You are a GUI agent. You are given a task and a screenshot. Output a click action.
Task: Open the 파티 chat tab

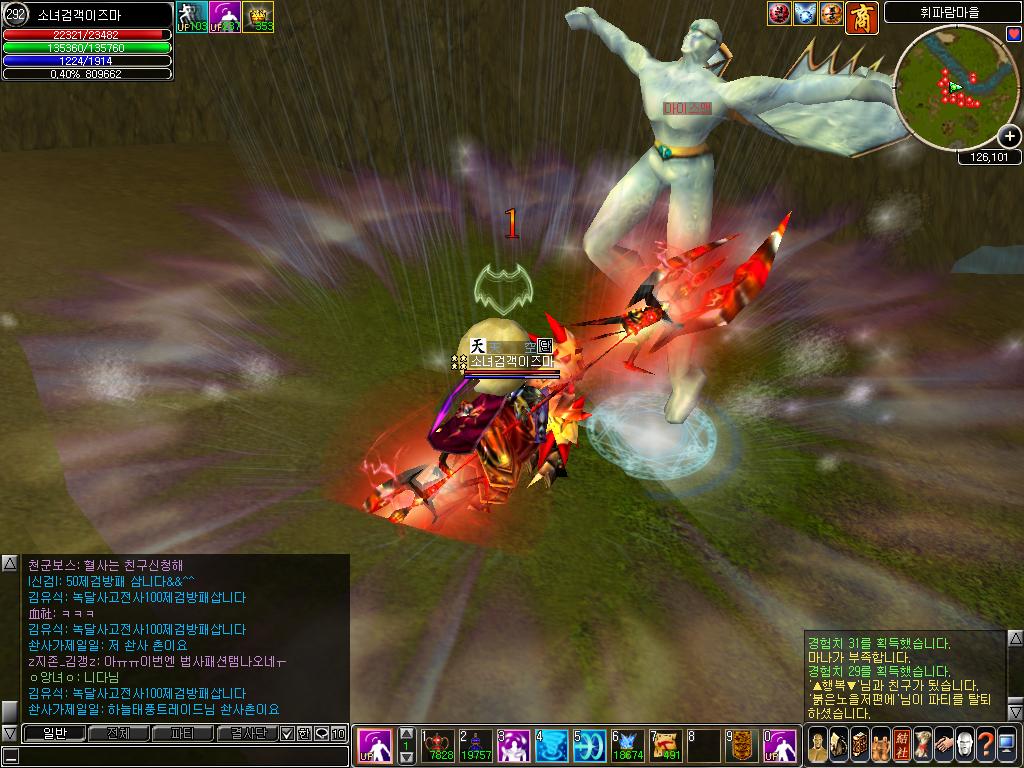(182, 733)
